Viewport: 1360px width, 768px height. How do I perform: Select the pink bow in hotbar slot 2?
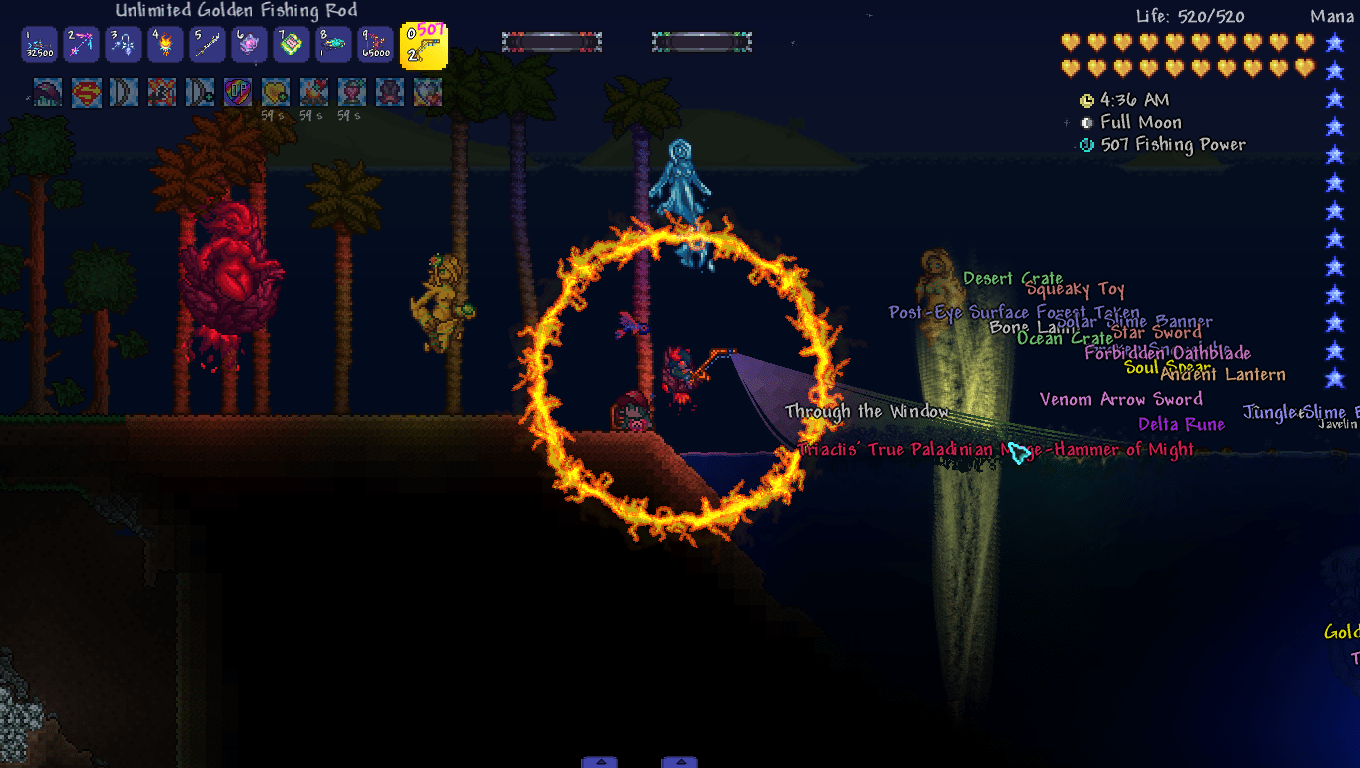click(81, 45)
